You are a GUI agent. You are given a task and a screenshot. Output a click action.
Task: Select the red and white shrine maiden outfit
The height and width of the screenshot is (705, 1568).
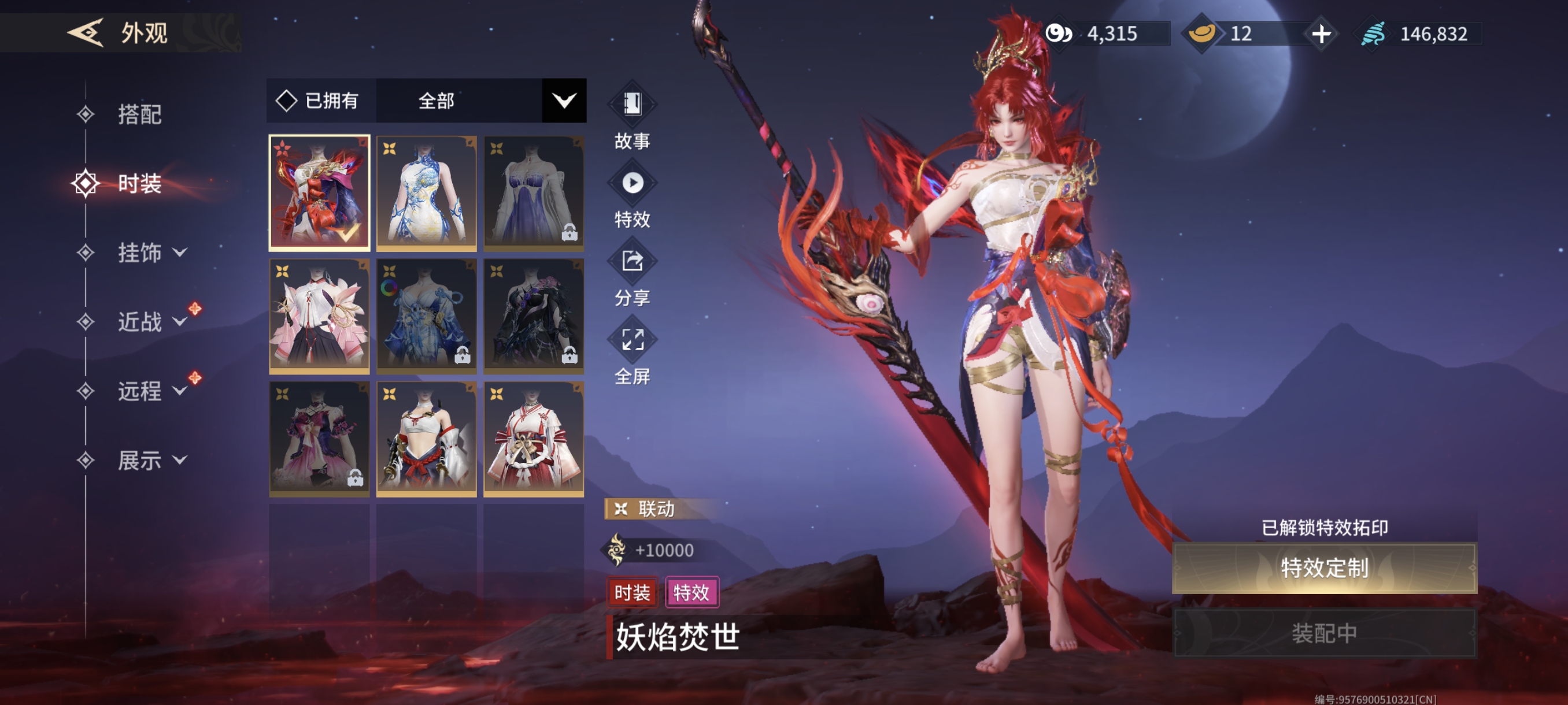pos(533,438)
